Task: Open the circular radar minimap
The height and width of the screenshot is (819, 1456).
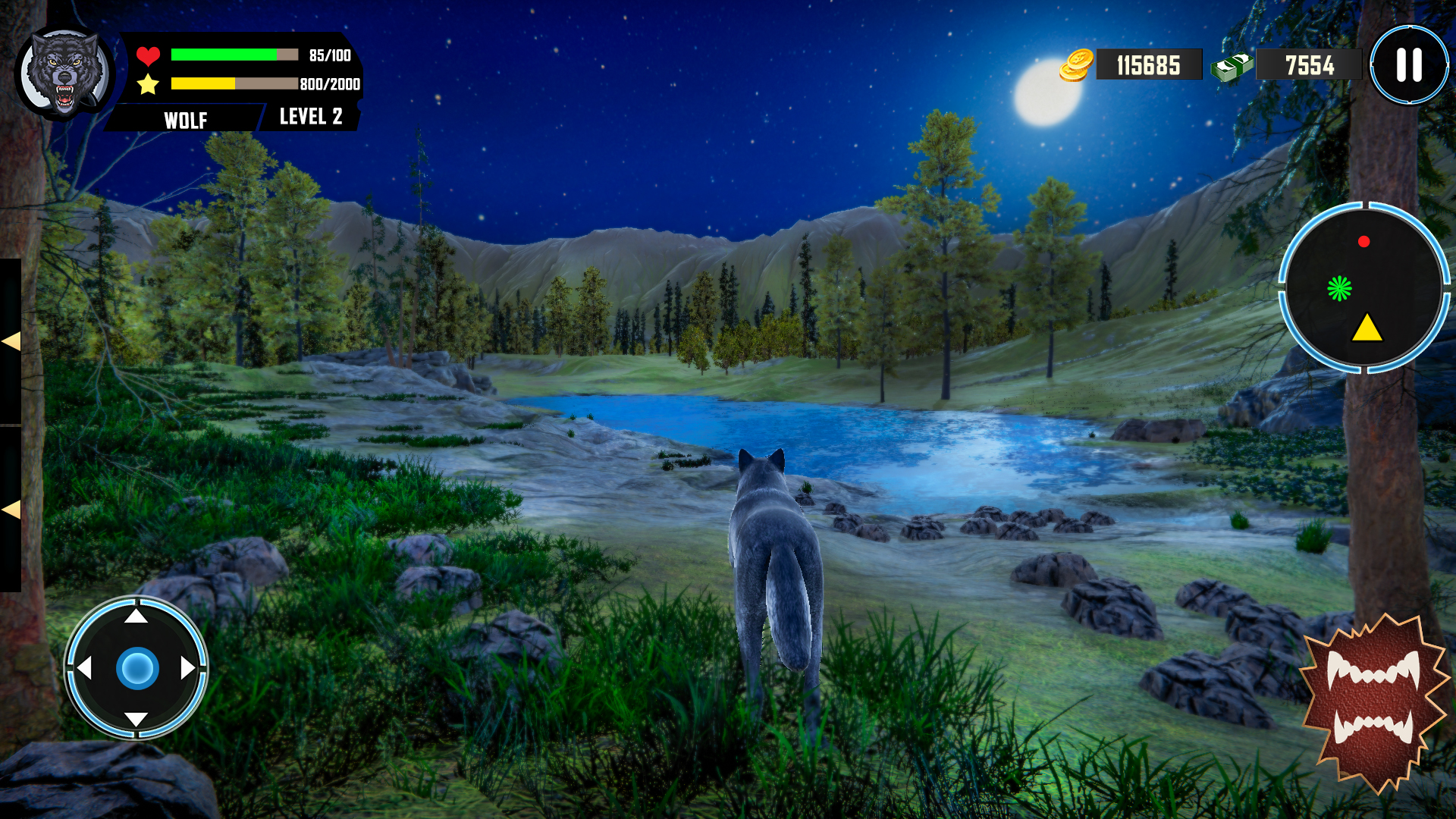Action: tap(1364, 288)
